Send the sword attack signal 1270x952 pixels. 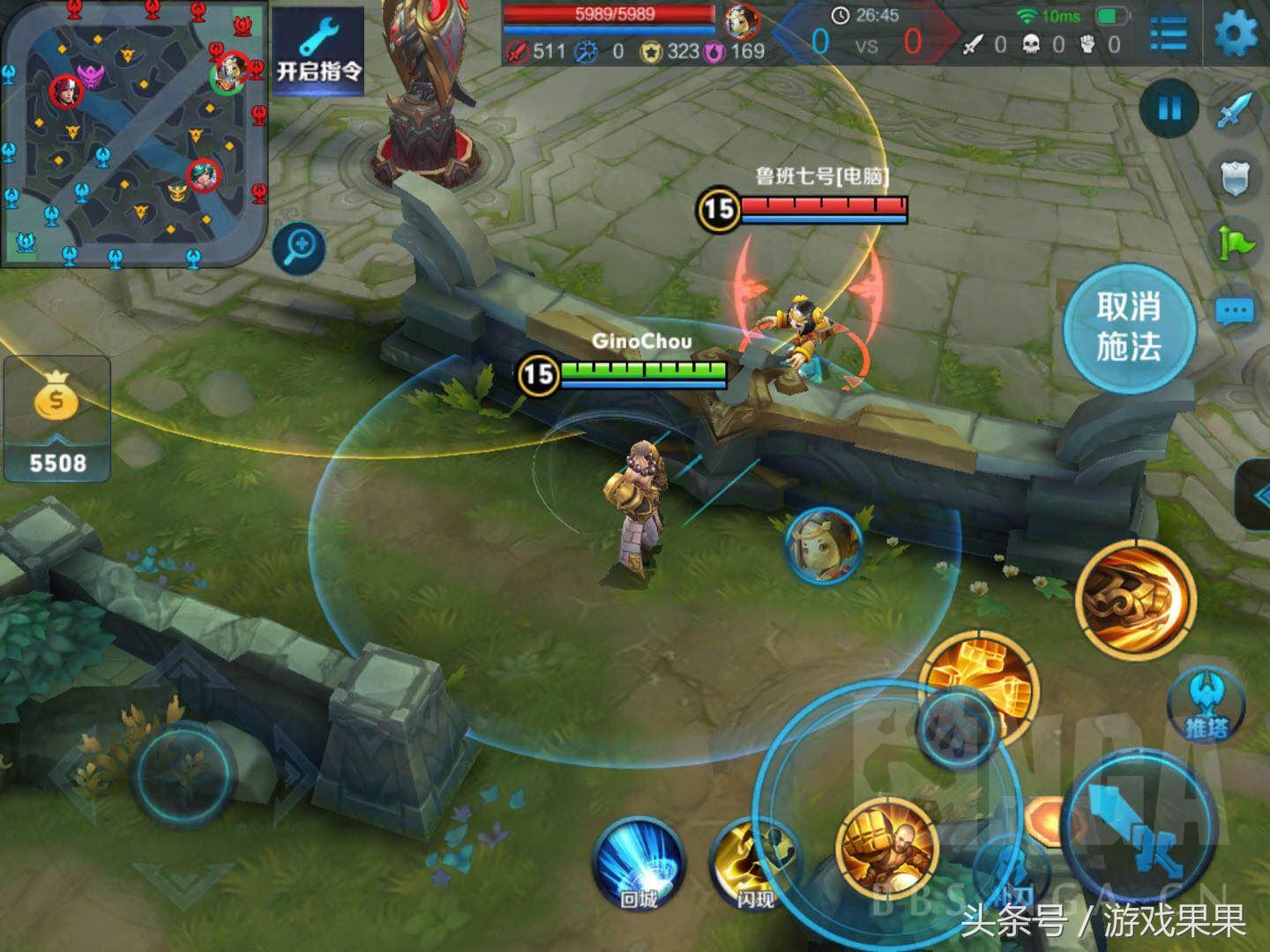pos(1236,111)
